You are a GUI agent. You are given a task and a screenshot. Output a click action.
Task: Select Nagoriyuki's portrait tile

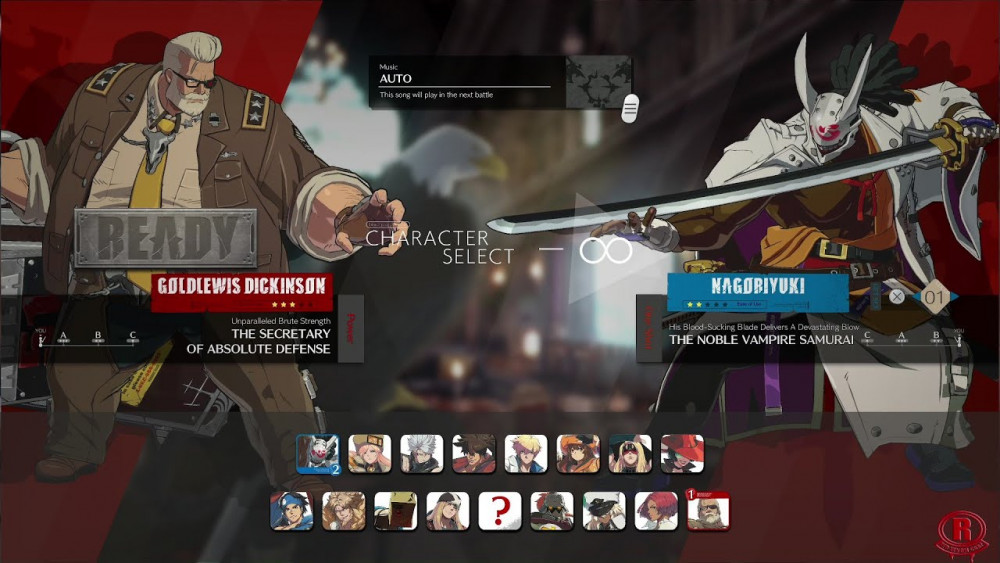(317, 453)
